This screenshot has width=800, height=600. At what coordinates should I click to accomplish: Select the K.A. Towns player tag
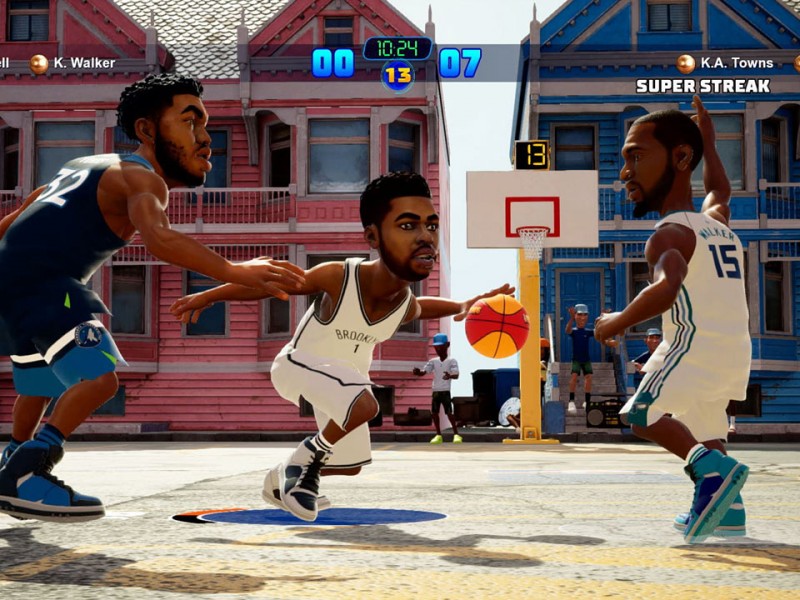pyautogui.click(x=736, y=63)
